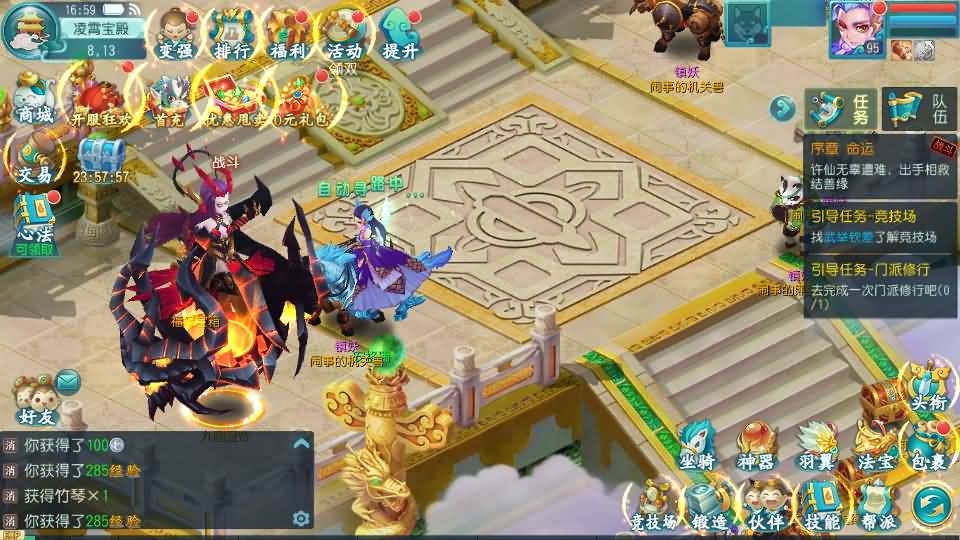
Task: Switch to the 队伍 team tab
Action: tap(919, 108)
